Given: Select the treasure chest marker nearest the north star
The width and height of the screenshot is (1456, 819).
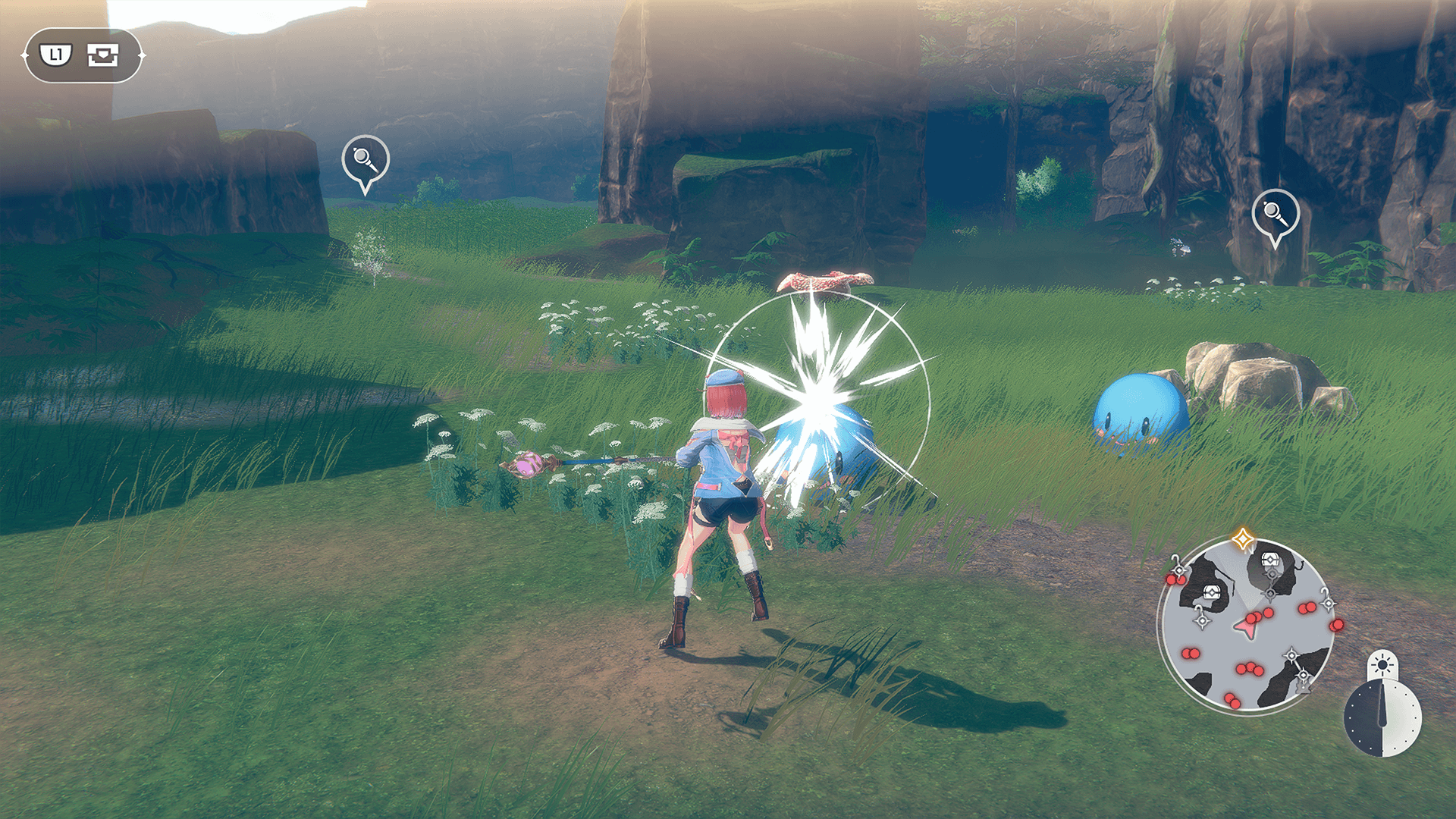Looking at the screenshot, I should tap(1270, 560).
